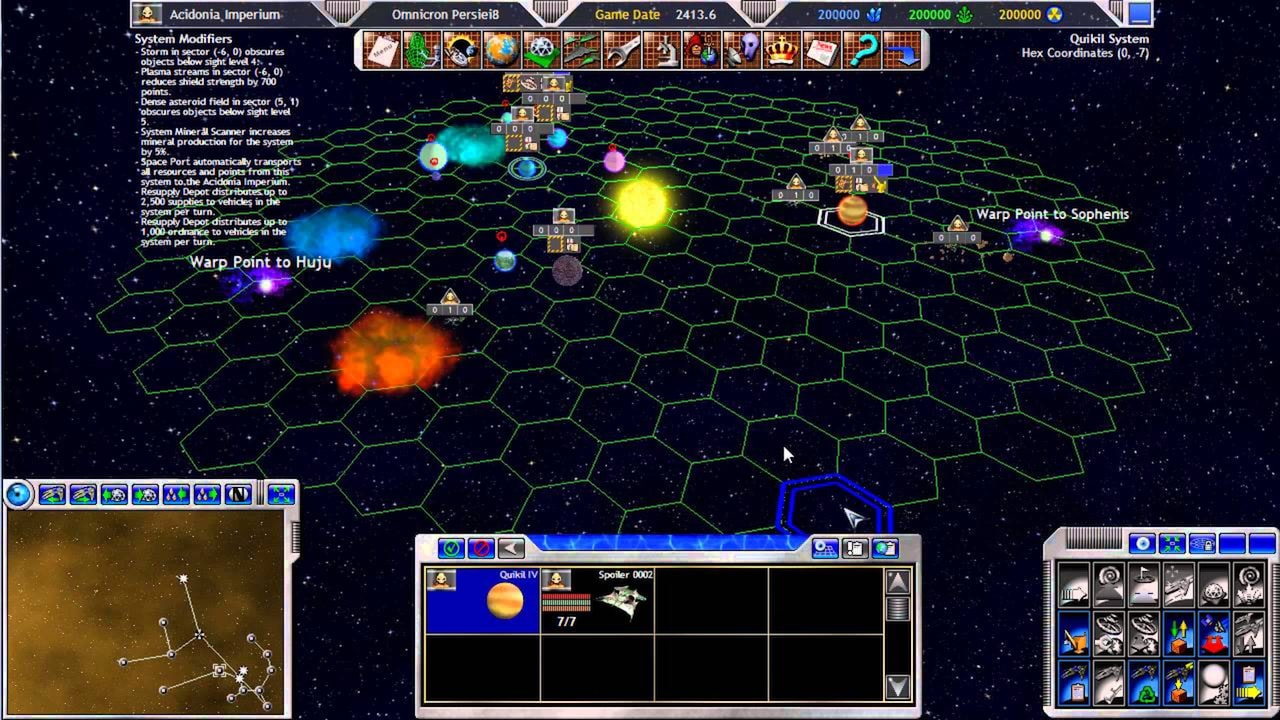The image size is (1280, 720).
Task: Select the Quikil IV planet thumbnail
Action: tap(503, 600)
